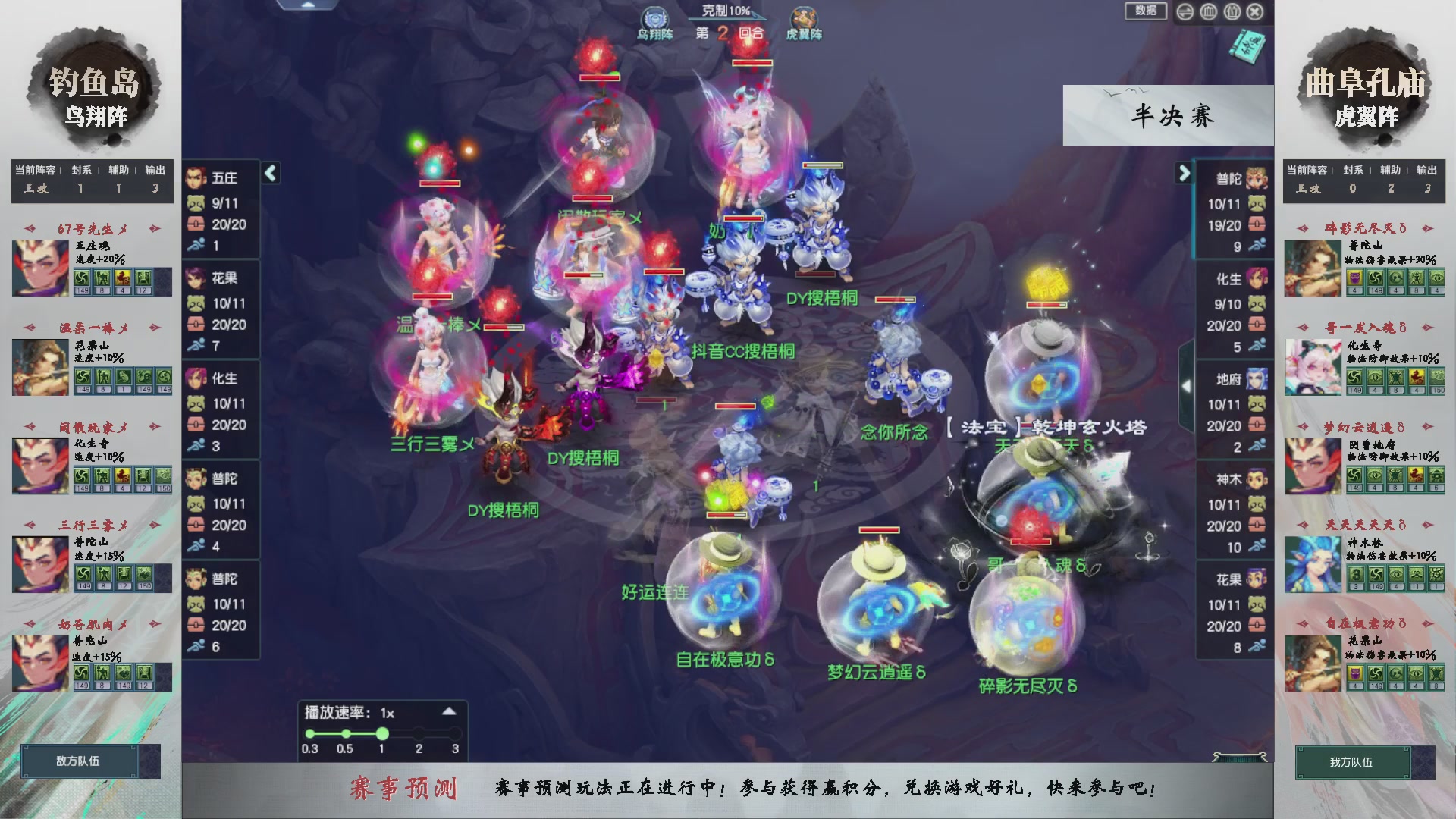Switch playback speed to 0.3x
The width and height of the screenshot is (1456, 819).
(309, 733)
